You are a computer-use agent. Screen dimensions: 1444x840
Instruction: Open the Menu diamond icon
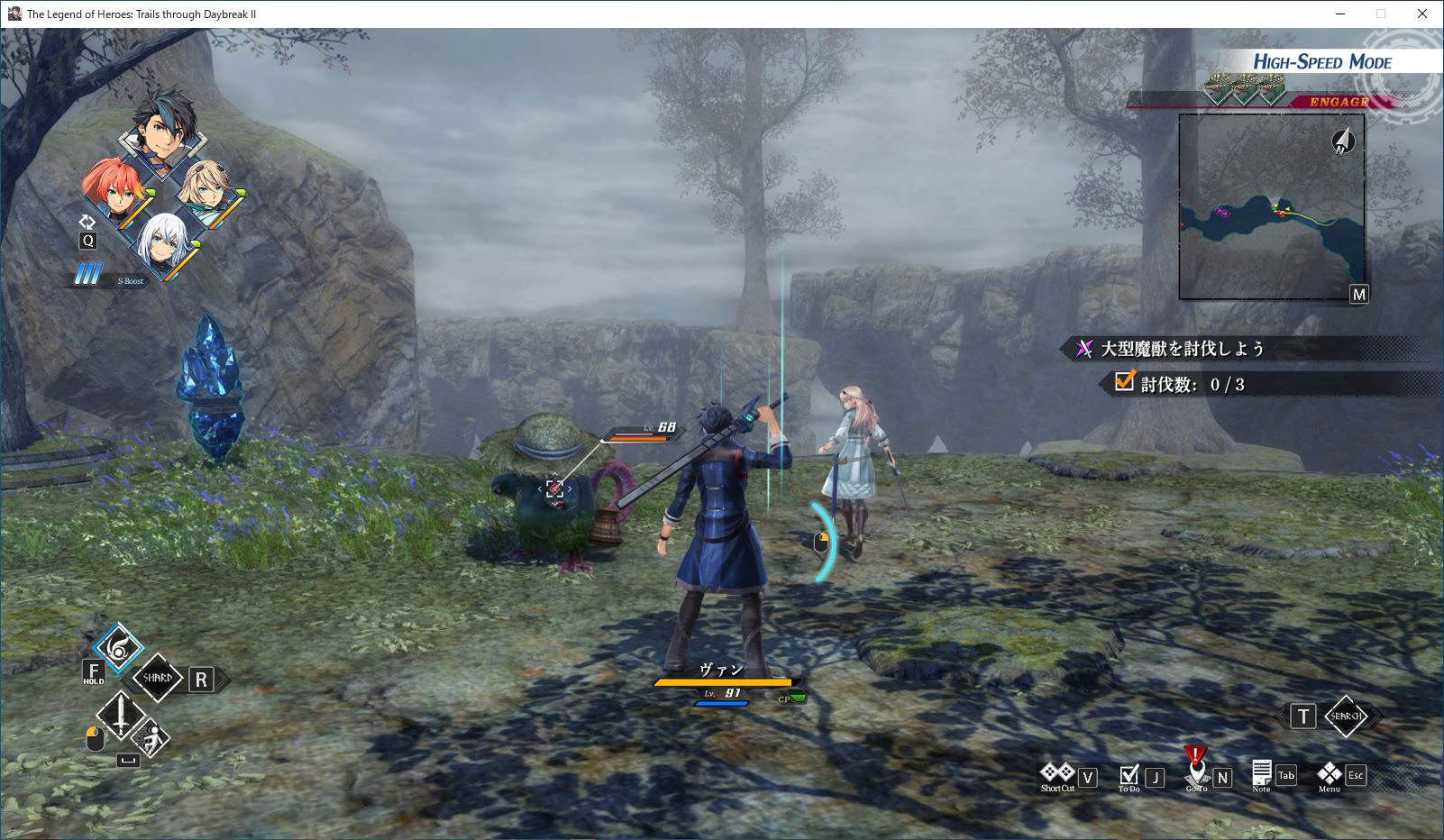(x=1329, y=773)
